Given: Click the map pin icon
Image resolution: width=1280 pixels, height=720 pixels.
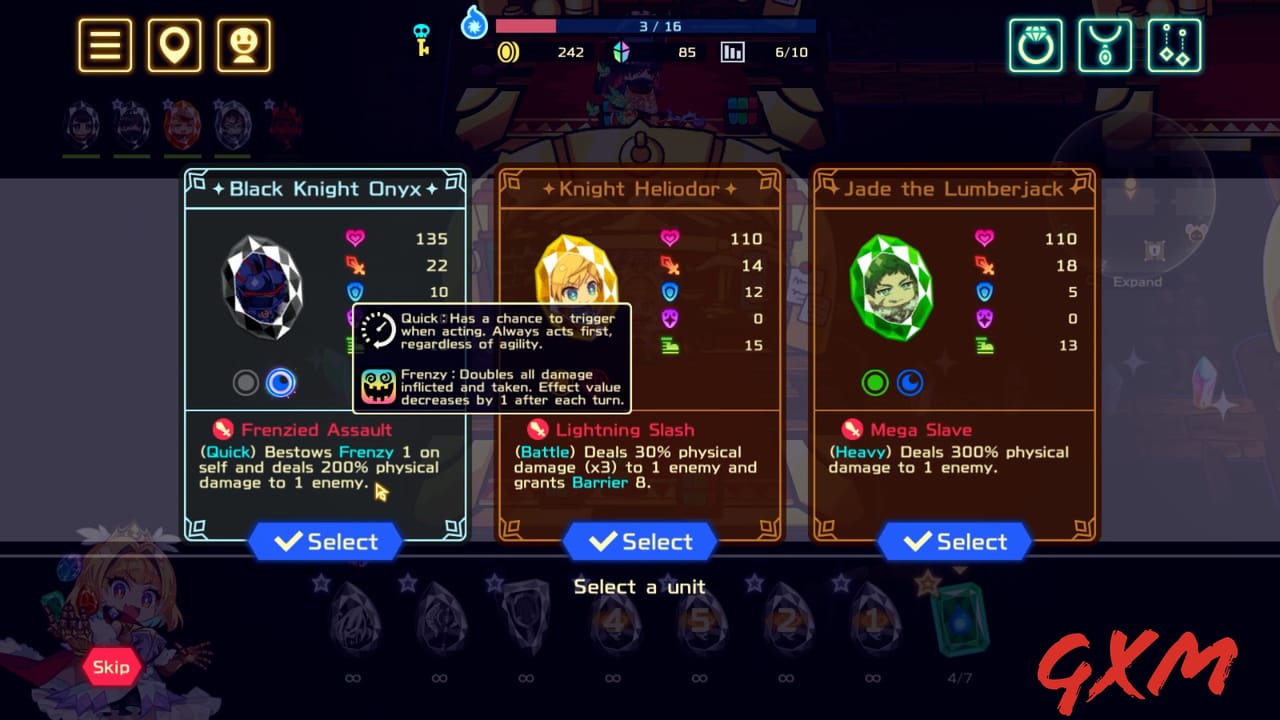Looking at the screenshot, I should coord(174,44).
